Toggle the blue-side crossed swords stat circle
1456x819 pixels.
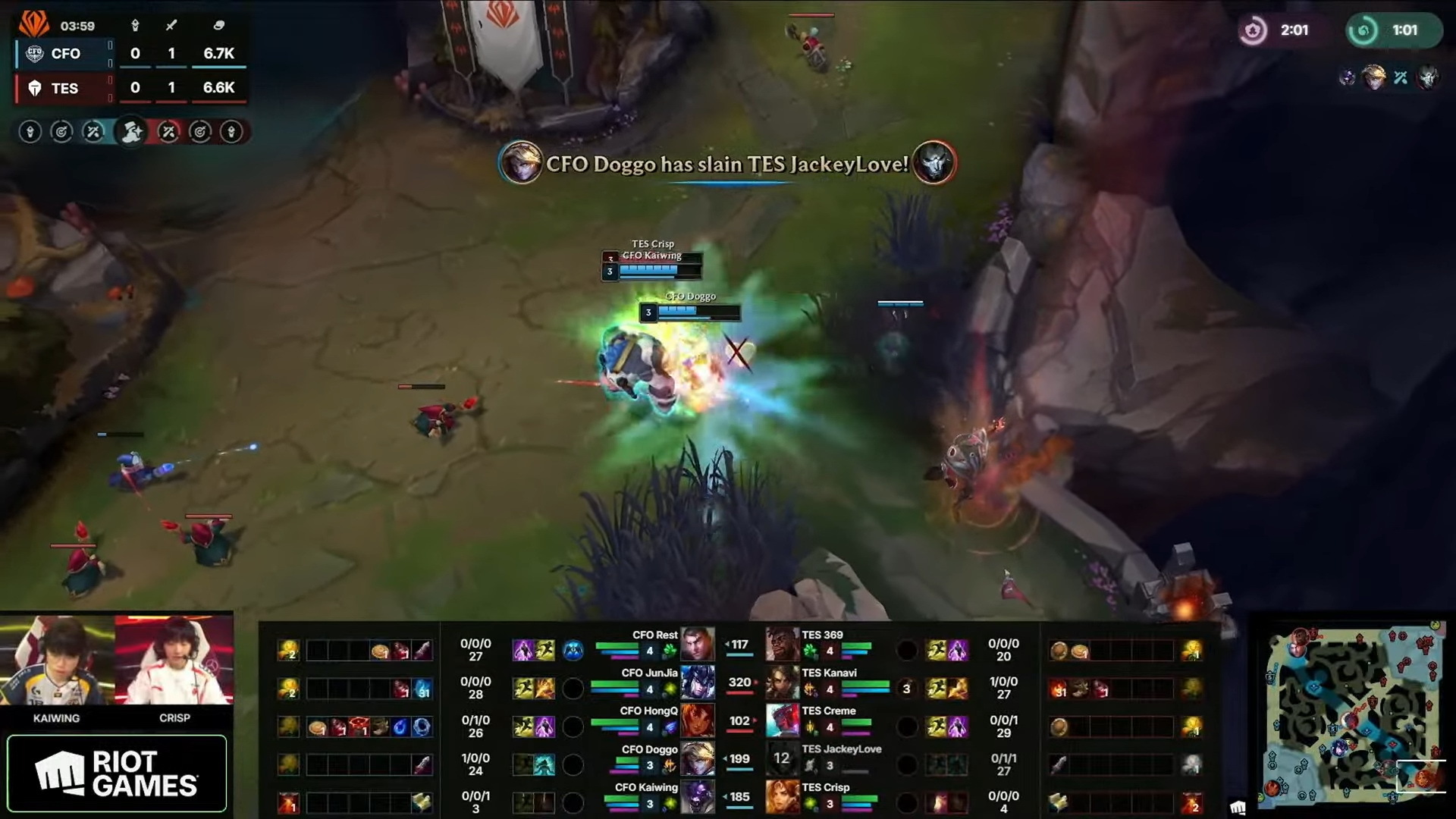pyautogui.click(x=92, y=132)
